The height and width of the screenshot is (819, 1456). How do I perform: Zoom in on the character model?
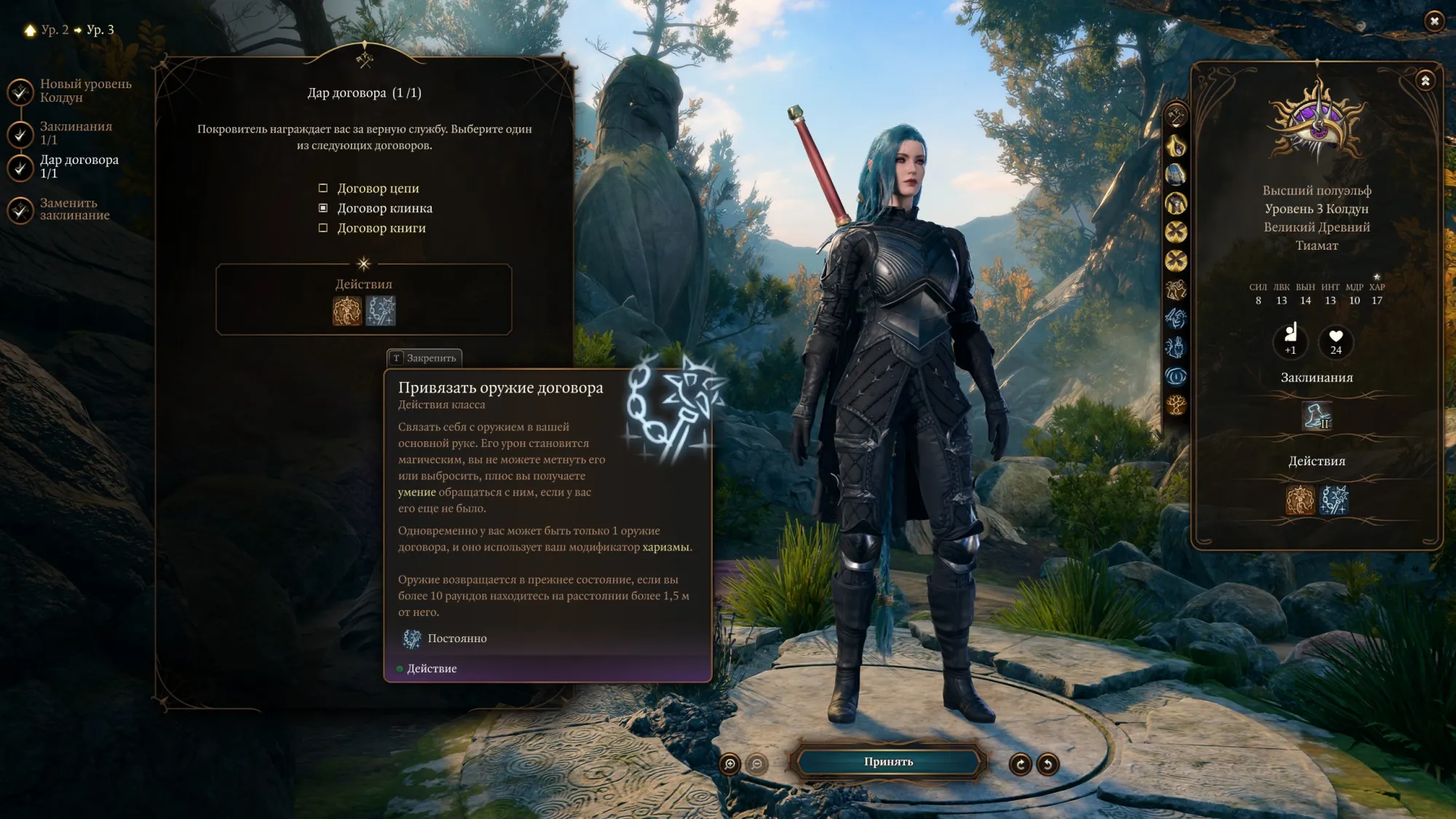[x=729, y=764]
